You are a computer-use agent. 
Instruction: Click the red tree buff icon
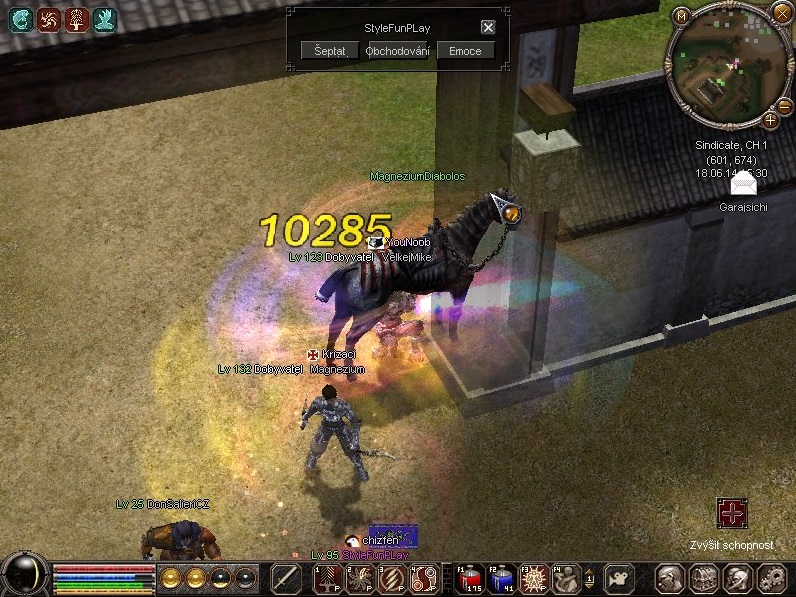click(77, 19)
